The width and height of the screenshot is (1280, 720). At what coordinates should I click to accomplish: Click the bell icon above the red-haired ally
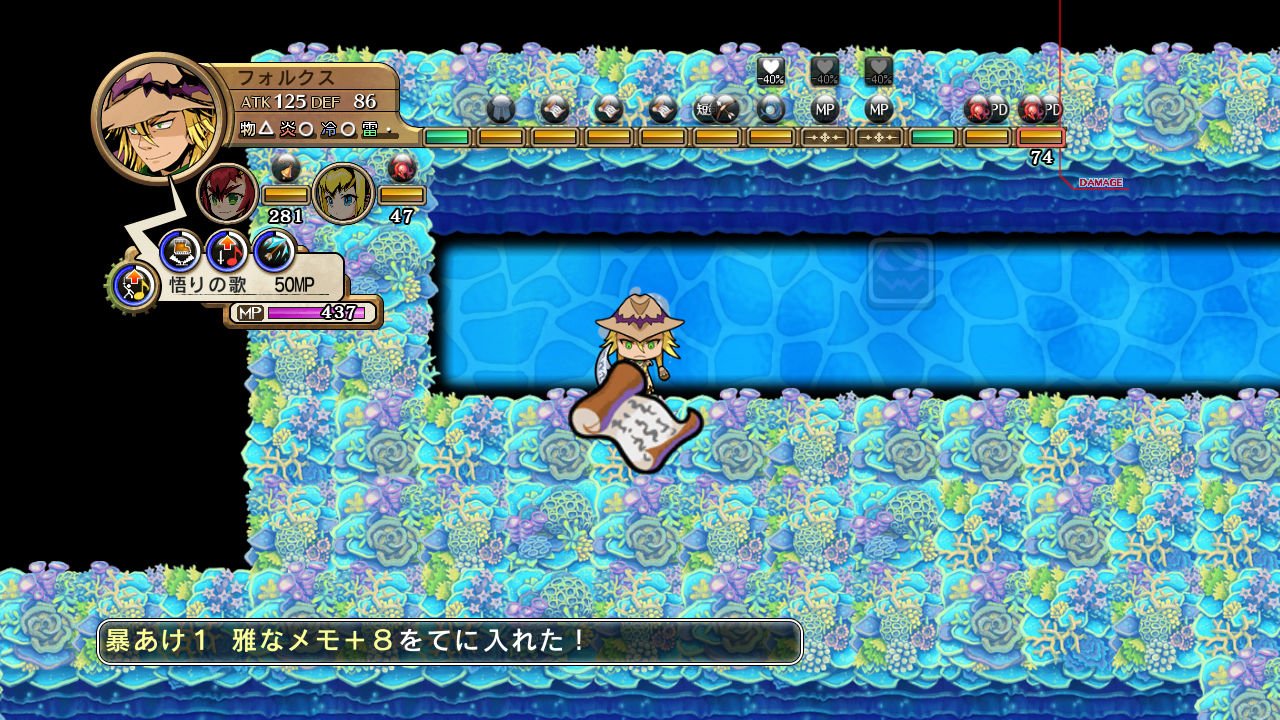[286, 168]
